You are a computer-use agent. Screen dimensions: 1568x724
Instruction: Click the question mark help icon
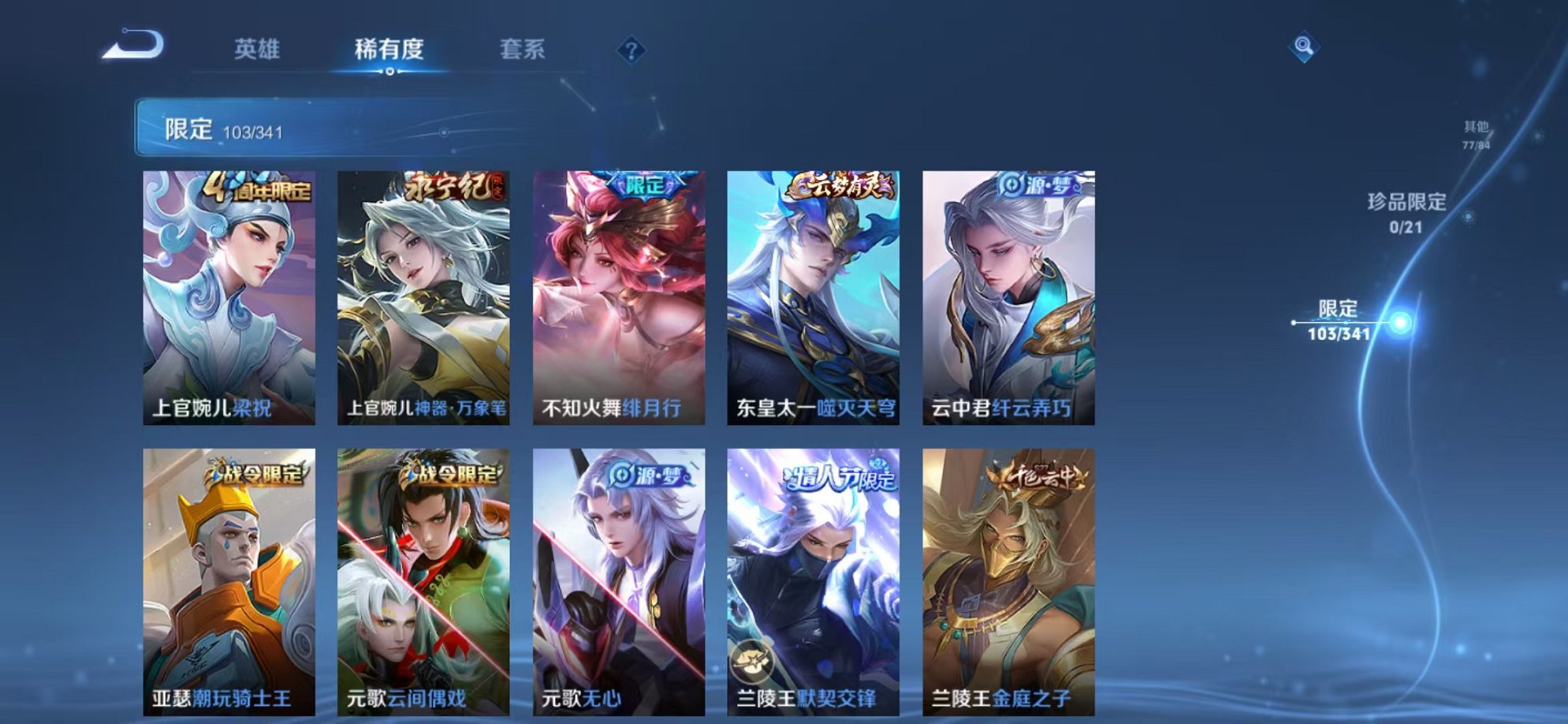pyautogui.click(x=631, y=50)
